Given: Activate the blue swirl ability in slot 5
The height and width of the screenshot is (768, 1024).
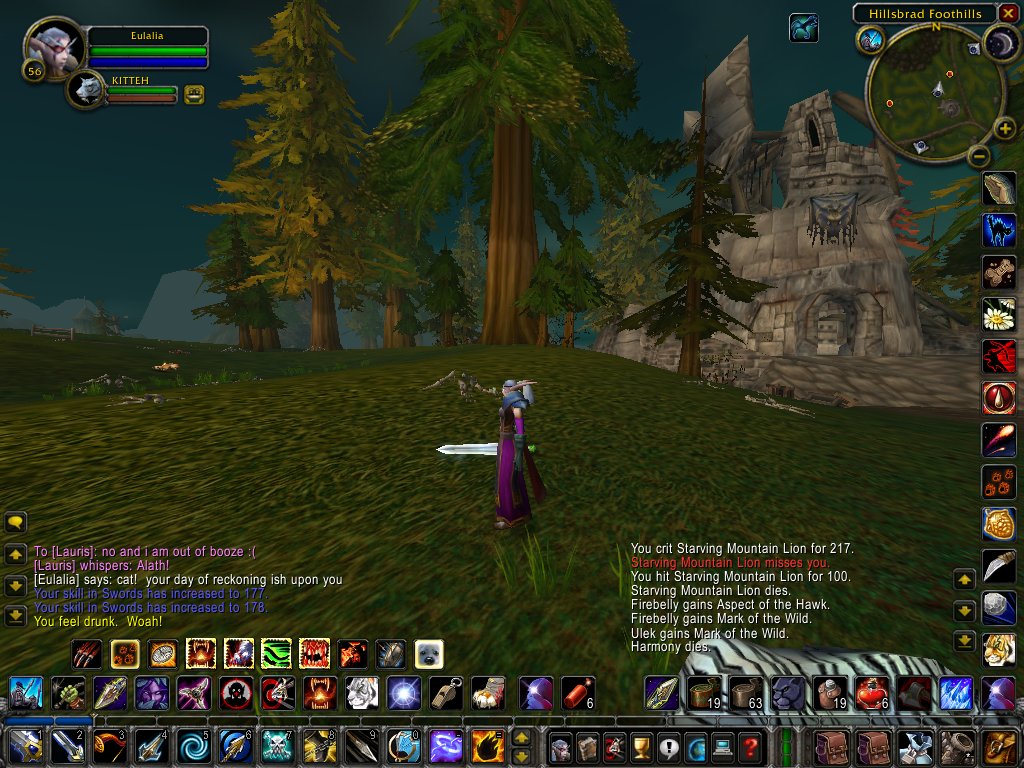Looking at the screenshot, I should pyautogui.click(x=193, y=746).
